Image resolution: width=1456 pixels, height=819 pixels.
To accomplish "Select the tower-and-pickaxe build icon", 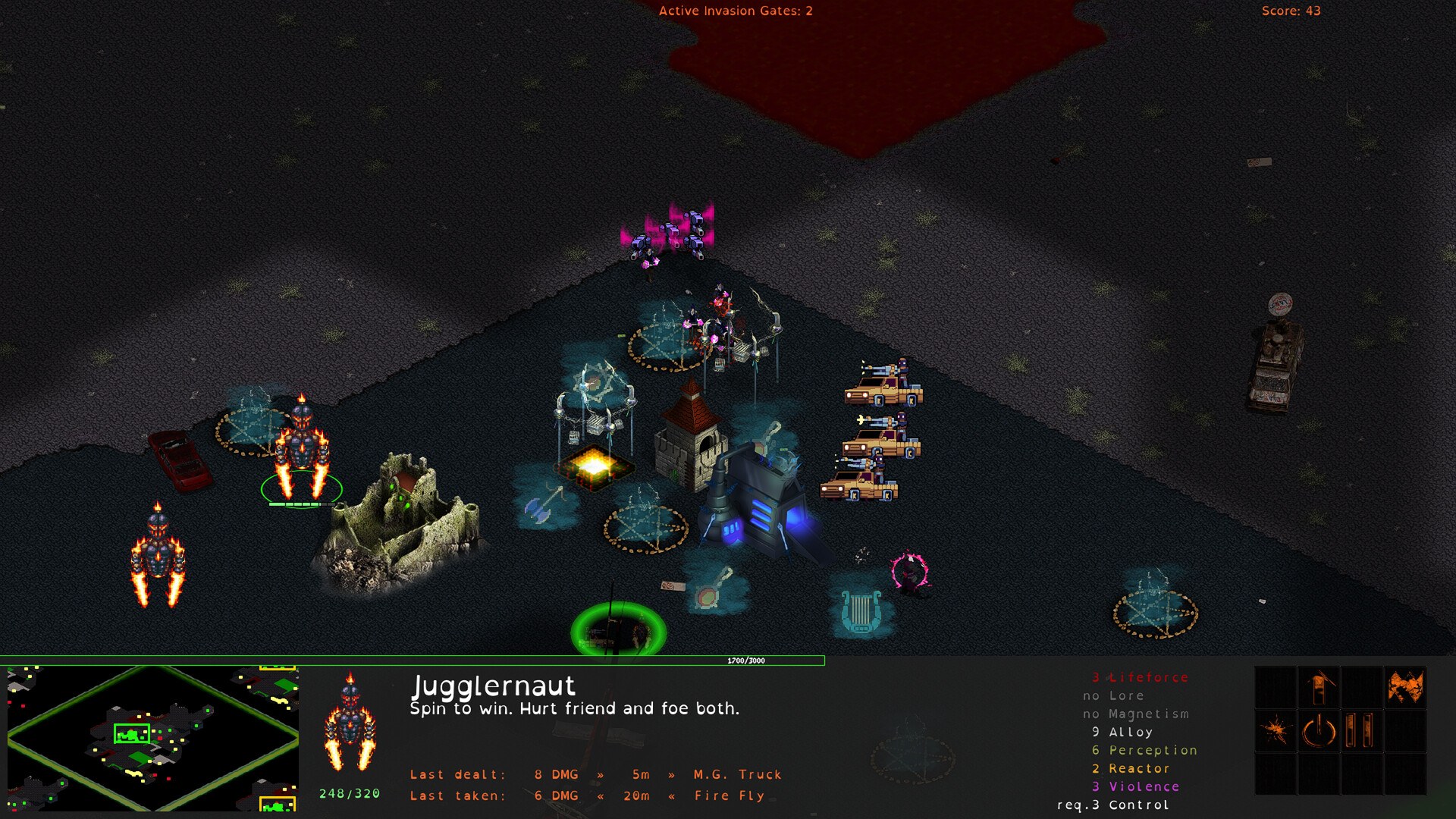I will click(x=1318, y=686).
